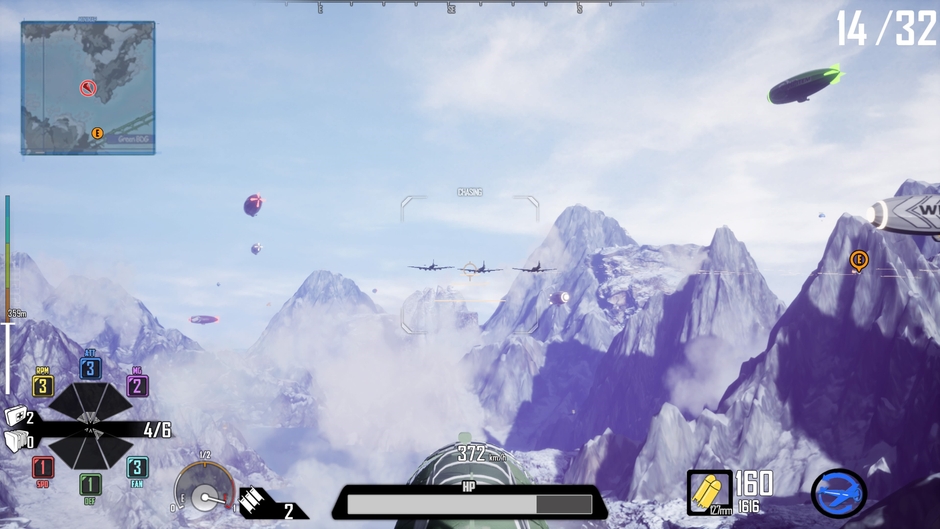Activate the blue airplane maneuver ability
The image size is (940, 529).
click(x=838, y=492)
